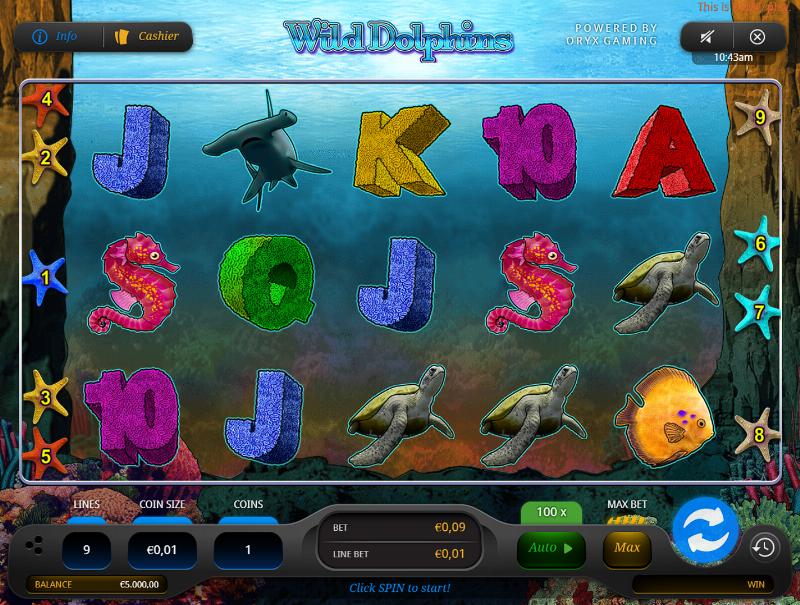Open the Cashier
The image size is (800, 605).
pyautogui.click(x=148, y=37)
